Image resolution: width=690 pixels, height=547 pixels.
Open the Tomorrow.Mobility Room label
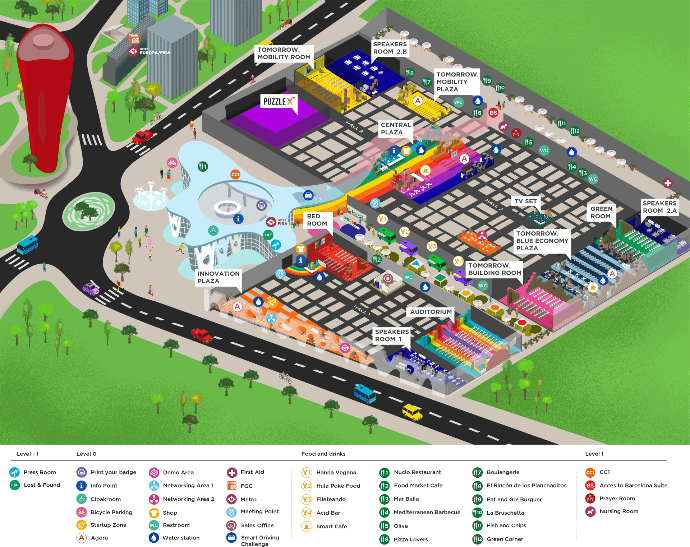[x=284, y=53]
